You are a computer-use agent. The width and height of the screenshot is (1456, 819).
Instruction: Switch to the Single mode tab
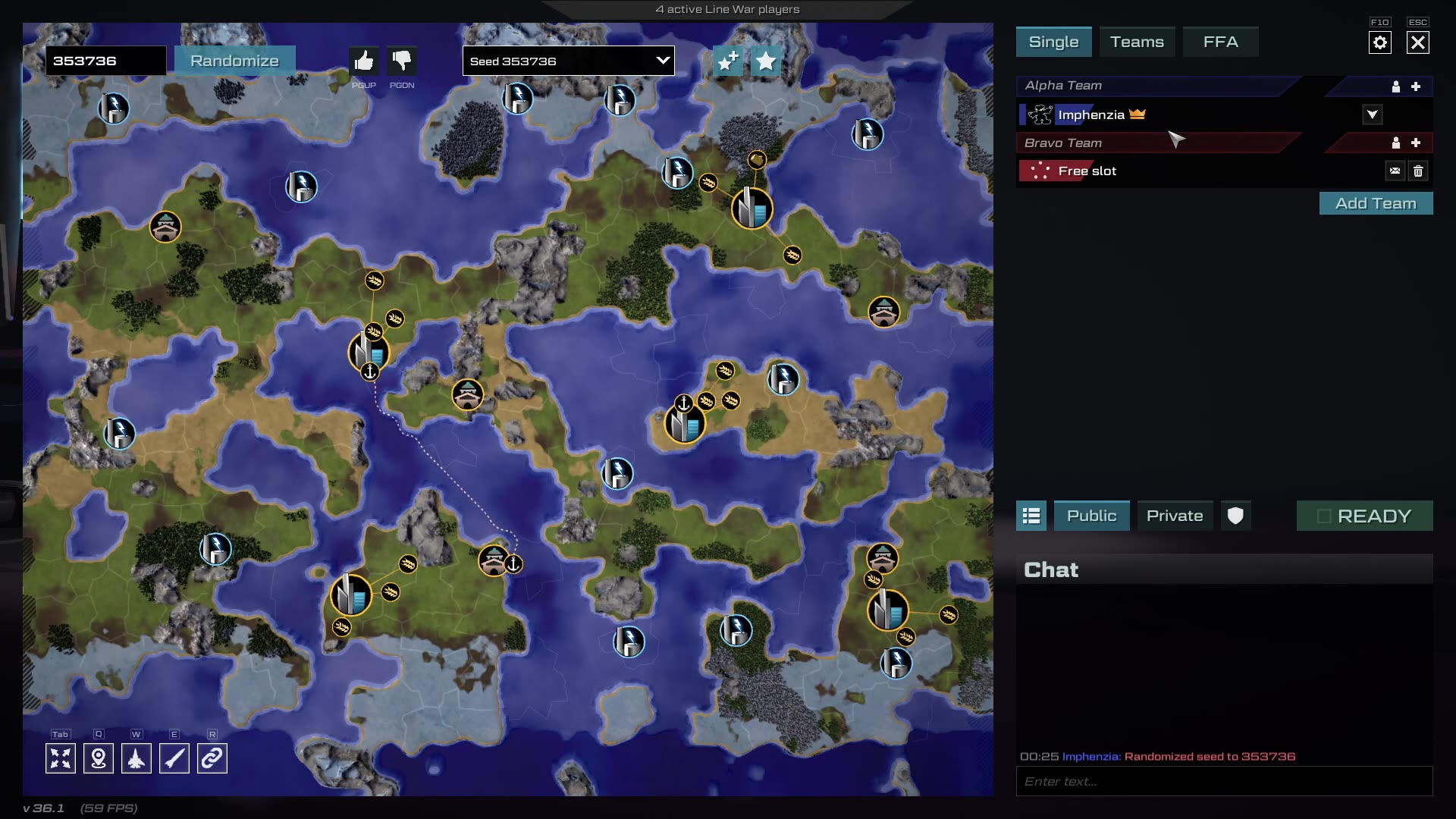coord(1053,42)
